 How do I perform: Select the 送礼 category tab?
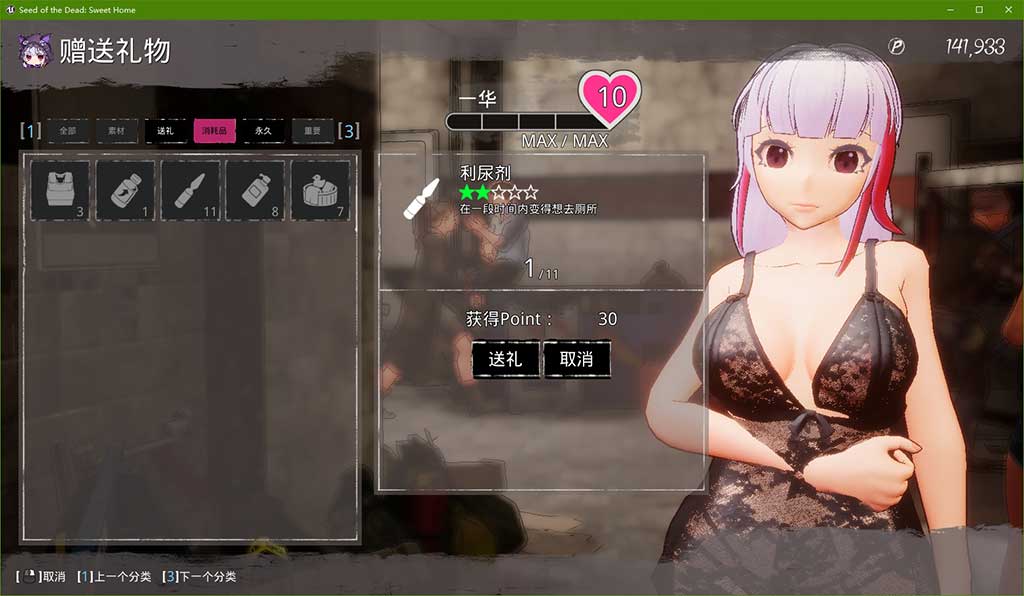coord(165,131)
